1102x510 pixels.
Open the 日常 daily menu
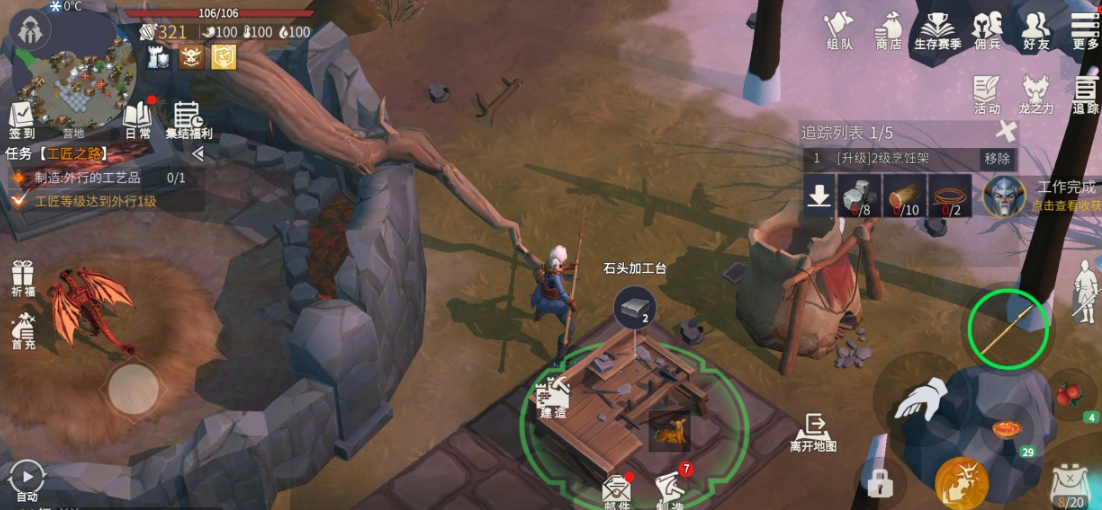[137, 119]
